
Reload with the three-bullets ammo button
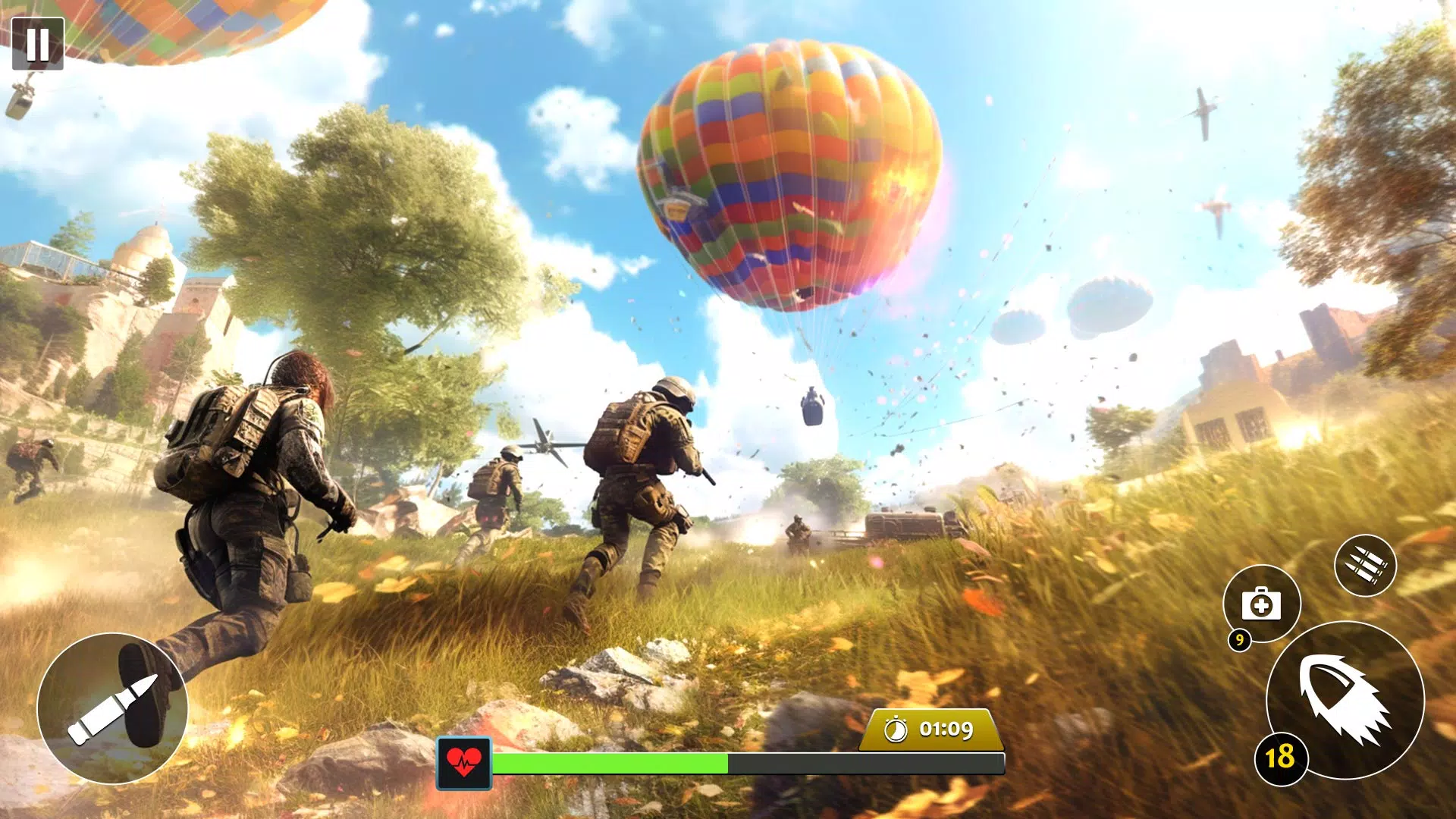(1365, 566)
